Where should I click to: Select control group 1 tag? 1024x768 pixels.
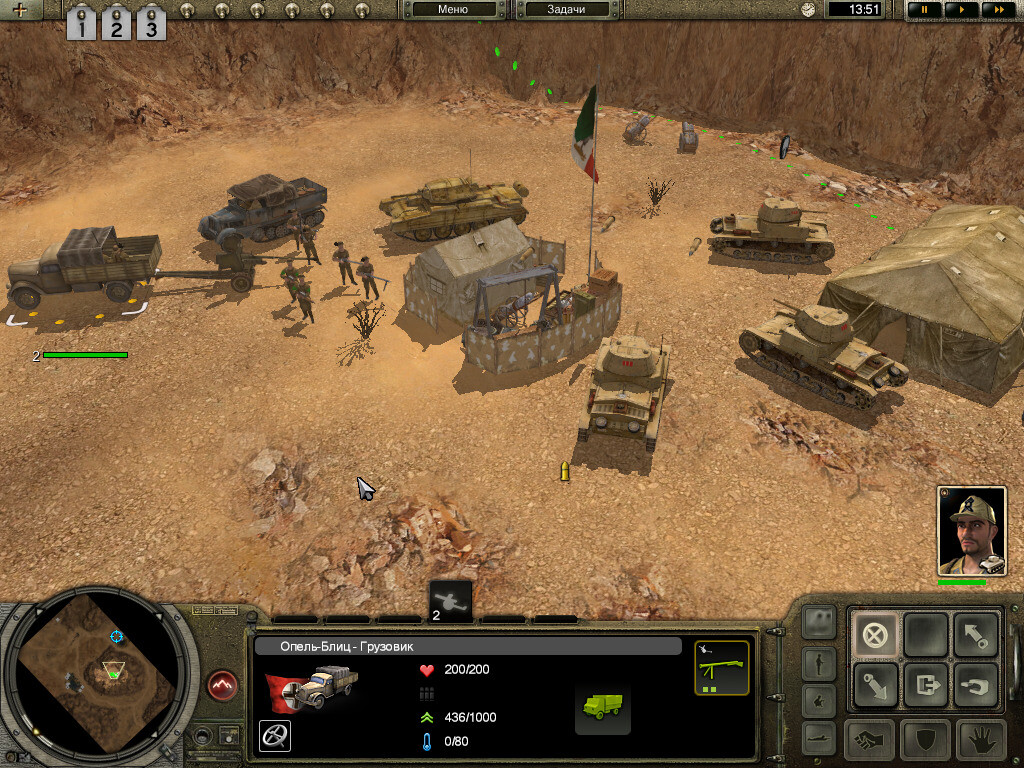point(81,24)
